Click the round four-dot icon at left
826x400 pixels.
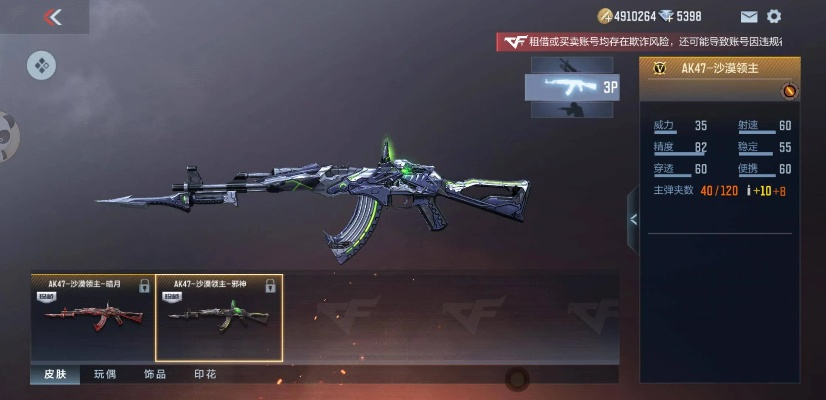coord(41,66)
